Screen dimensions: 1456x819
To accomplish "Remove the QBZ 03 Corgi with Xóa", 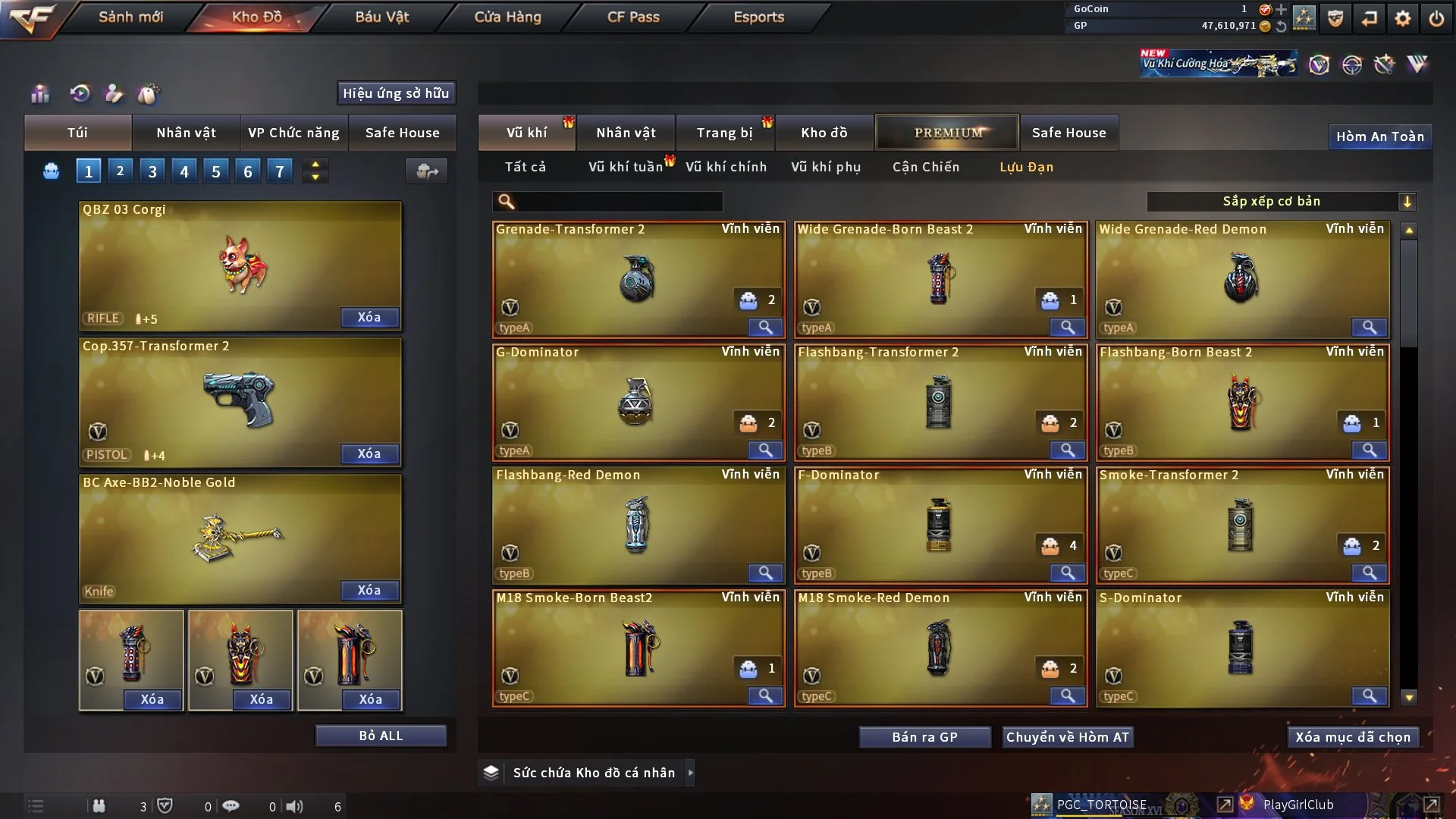I will (369, 318).
